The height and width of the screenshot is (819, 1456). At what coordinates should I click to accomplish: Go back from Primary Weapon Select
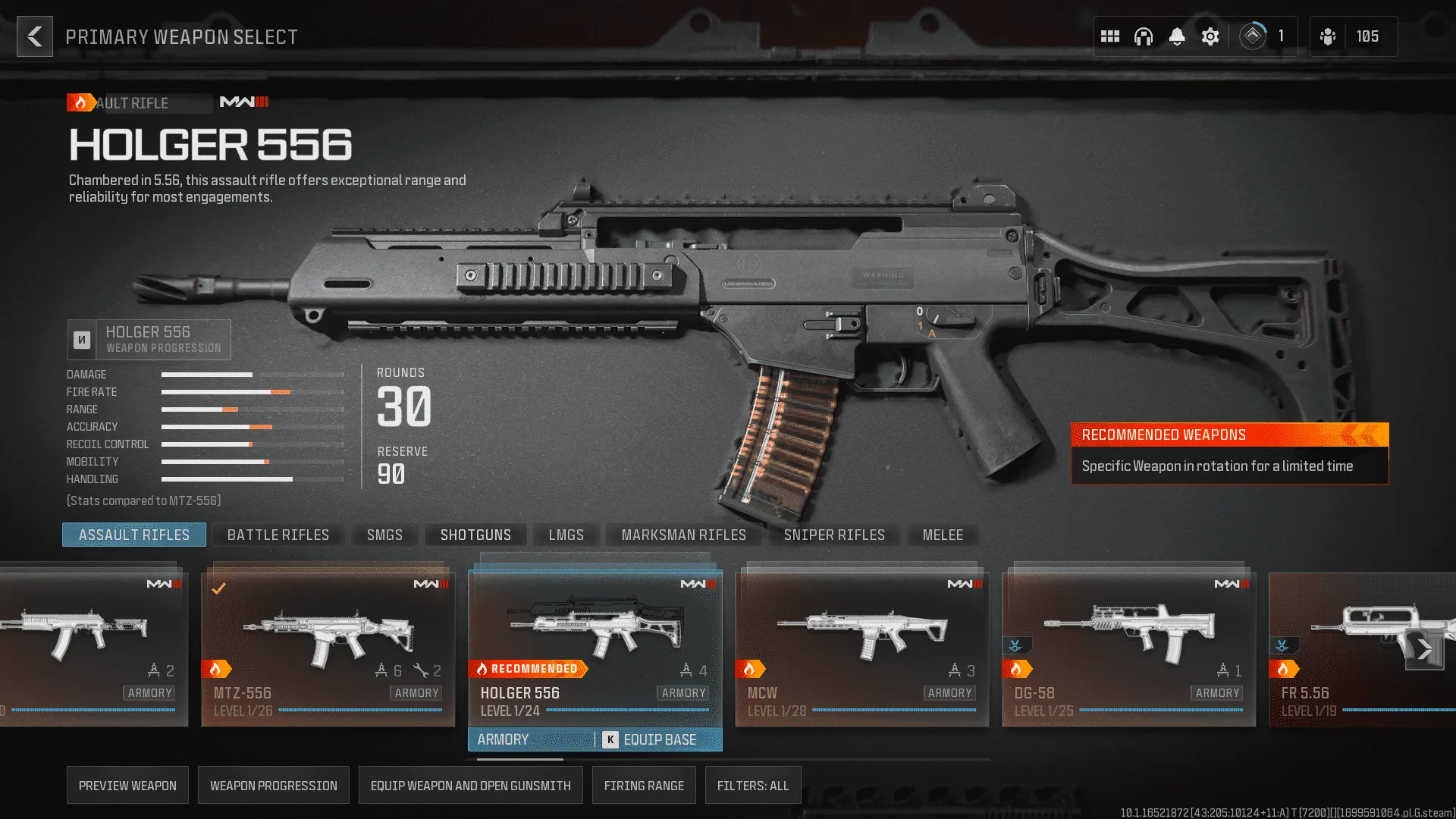(35, 36)
